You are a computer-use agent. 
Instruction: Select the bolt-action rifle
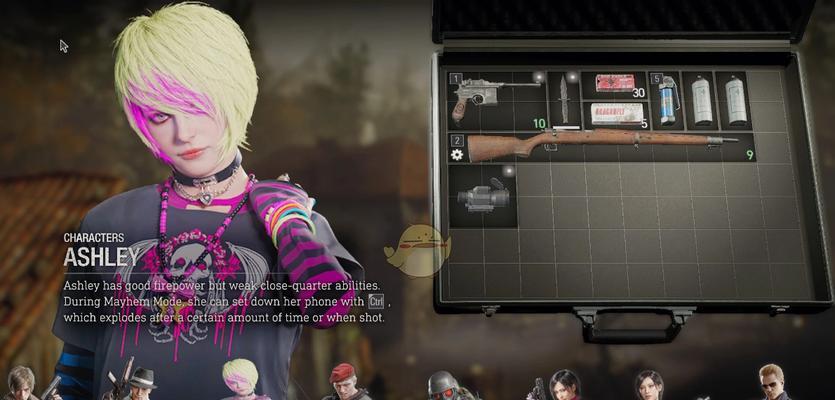point(600,146)
